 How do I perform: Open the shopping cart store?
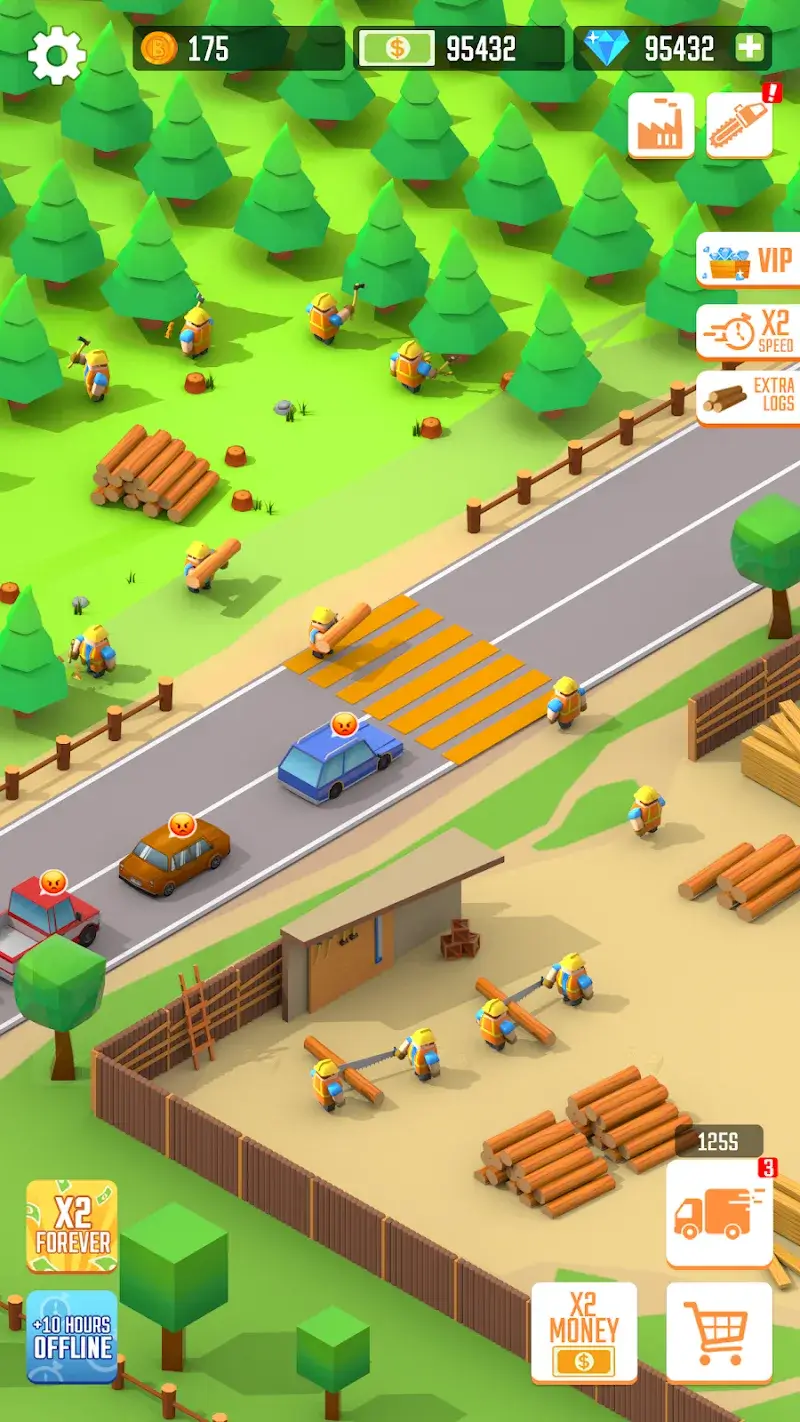(x=719, y=1332)
